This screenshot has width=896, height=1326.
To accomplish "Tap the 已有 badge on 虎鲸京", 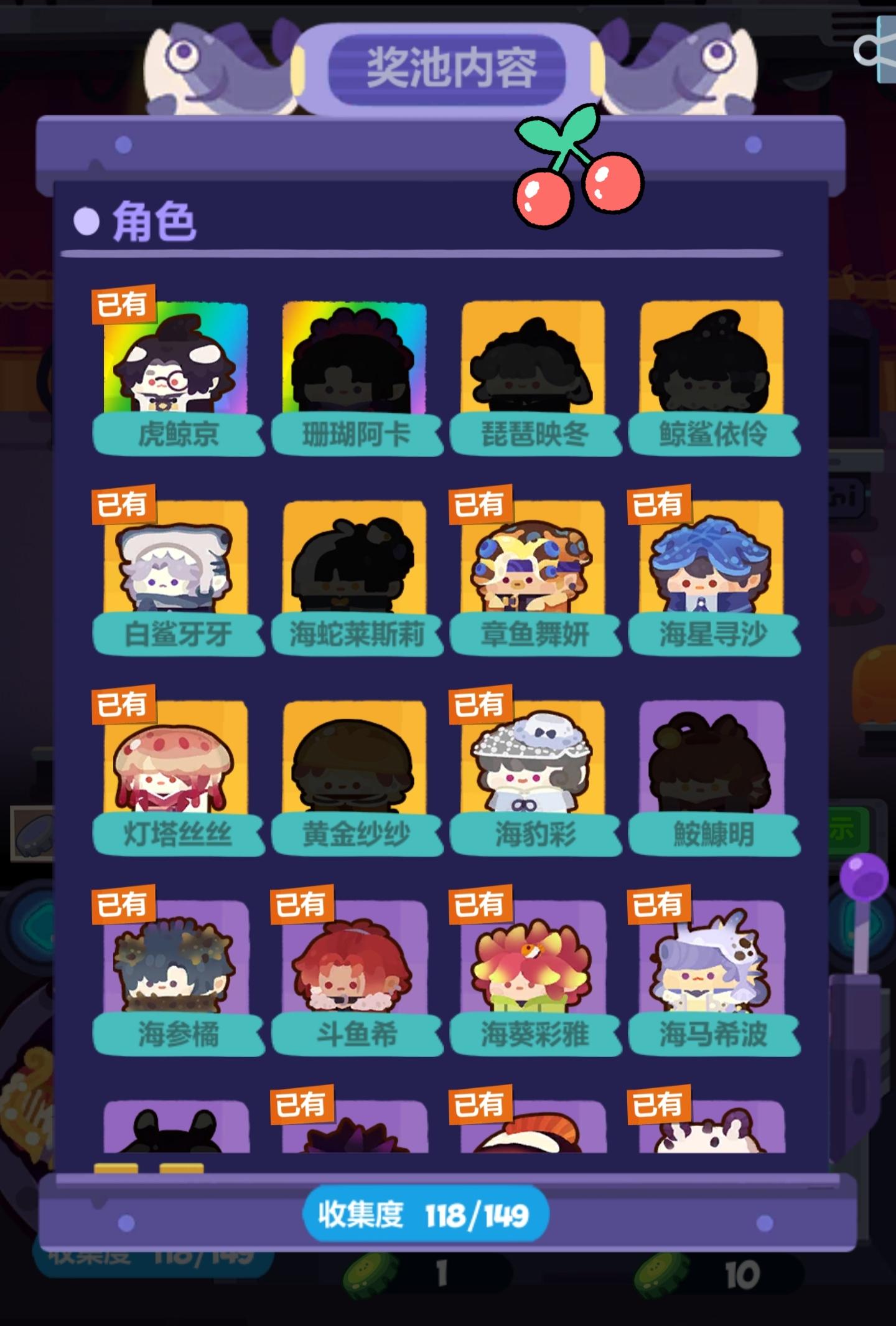I will tap(121, 305).
